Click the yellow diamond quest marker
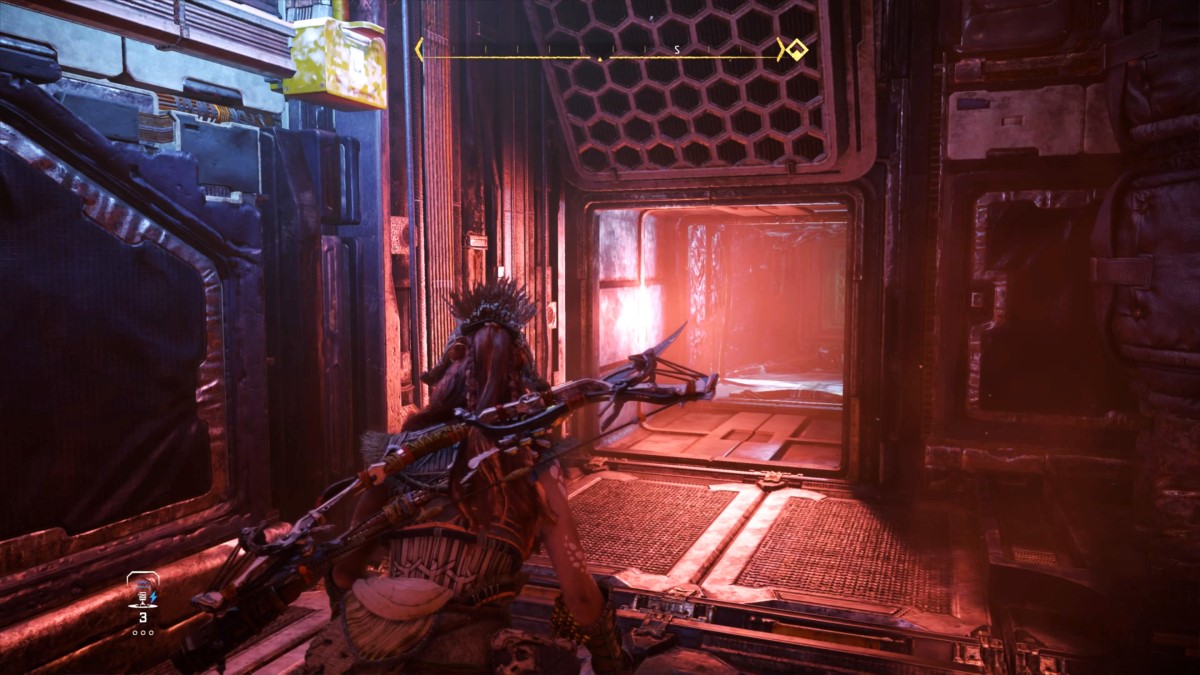Image resolution: width=1200 pixels, height=675 pixels. [796, 49]
